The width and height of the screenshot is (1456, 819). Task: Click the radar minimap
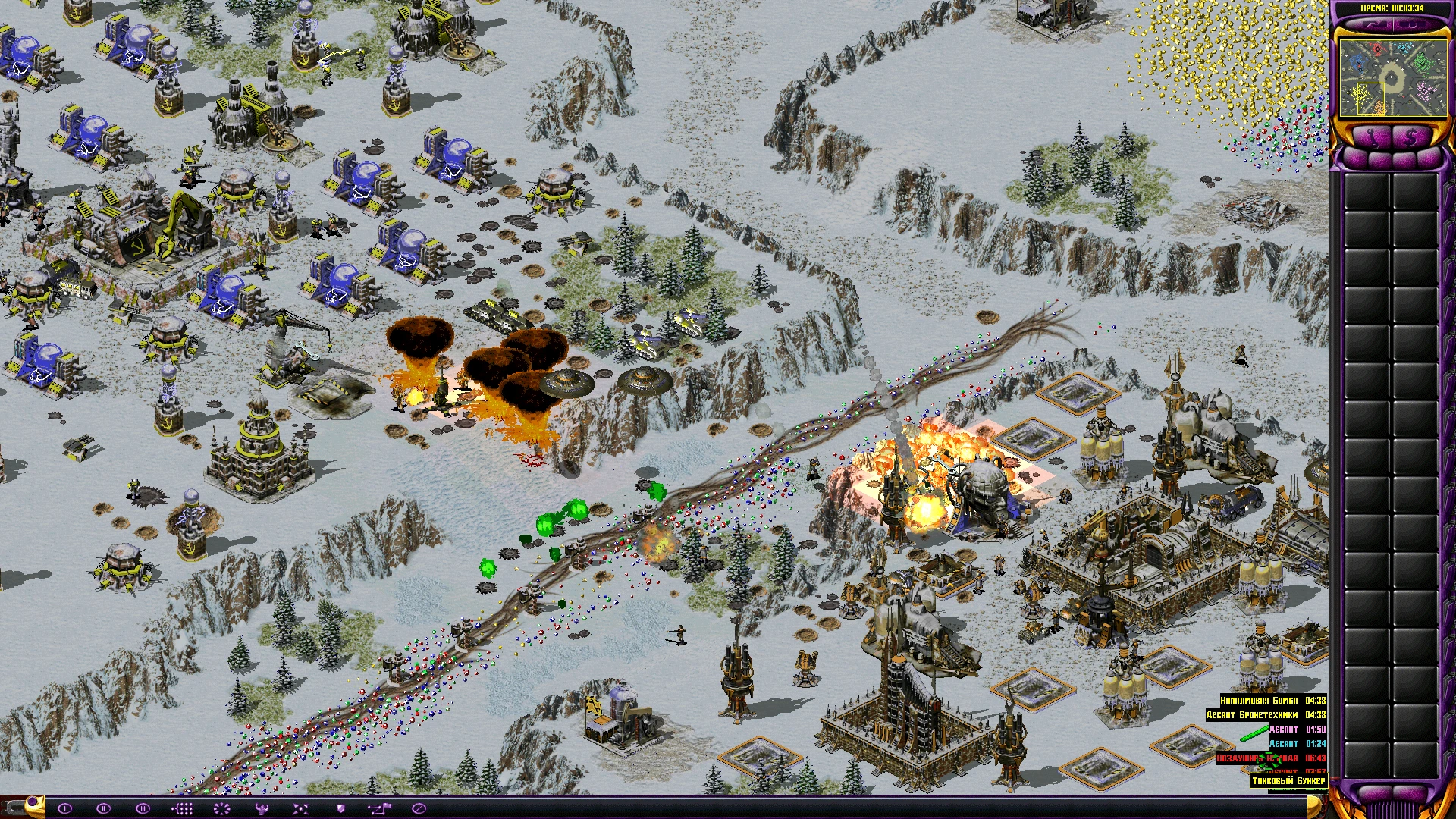click(1392, 77)
